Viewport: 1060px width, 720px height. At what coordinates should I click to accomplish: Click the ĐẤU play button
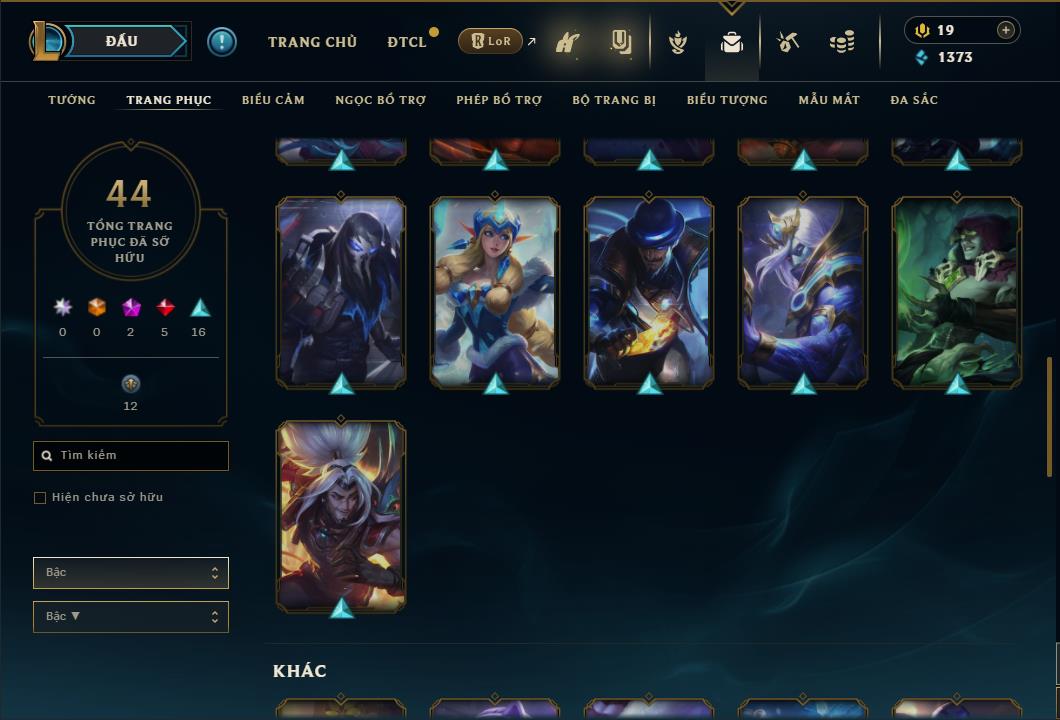[122, 41]
